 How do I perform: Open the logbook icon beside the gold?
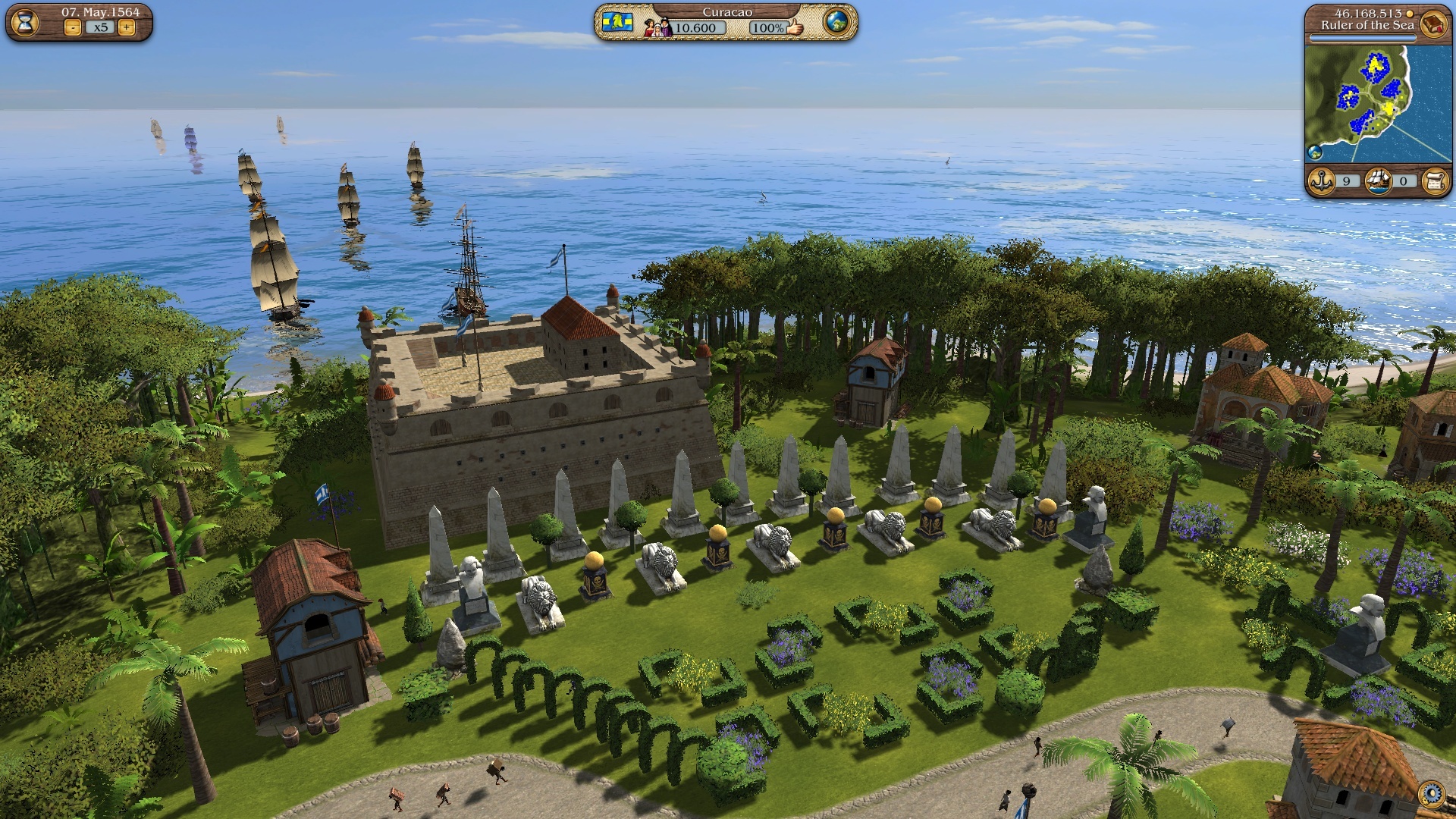1433,23
